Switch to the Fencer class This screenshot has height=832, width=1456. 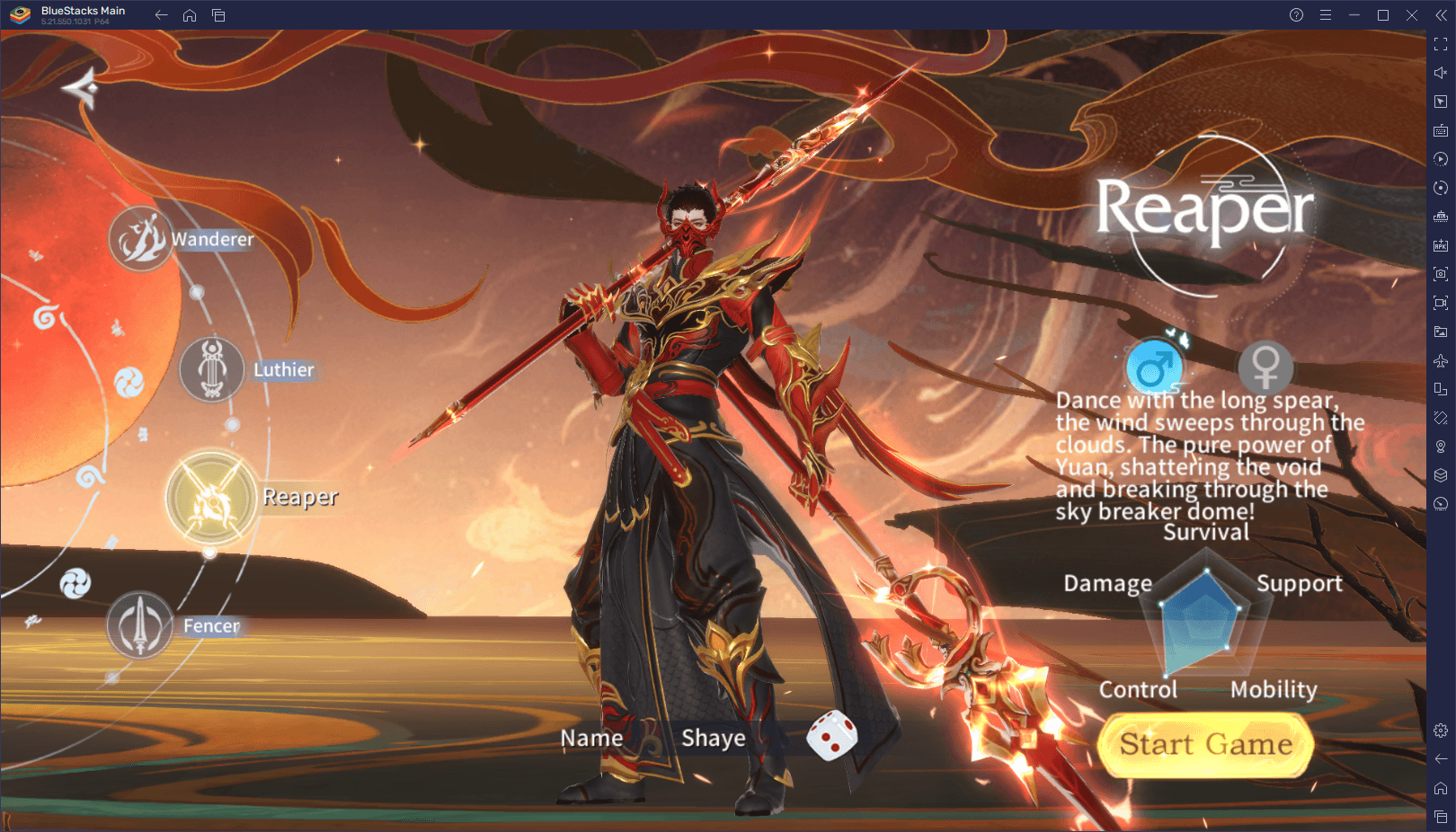coord(140,625)
